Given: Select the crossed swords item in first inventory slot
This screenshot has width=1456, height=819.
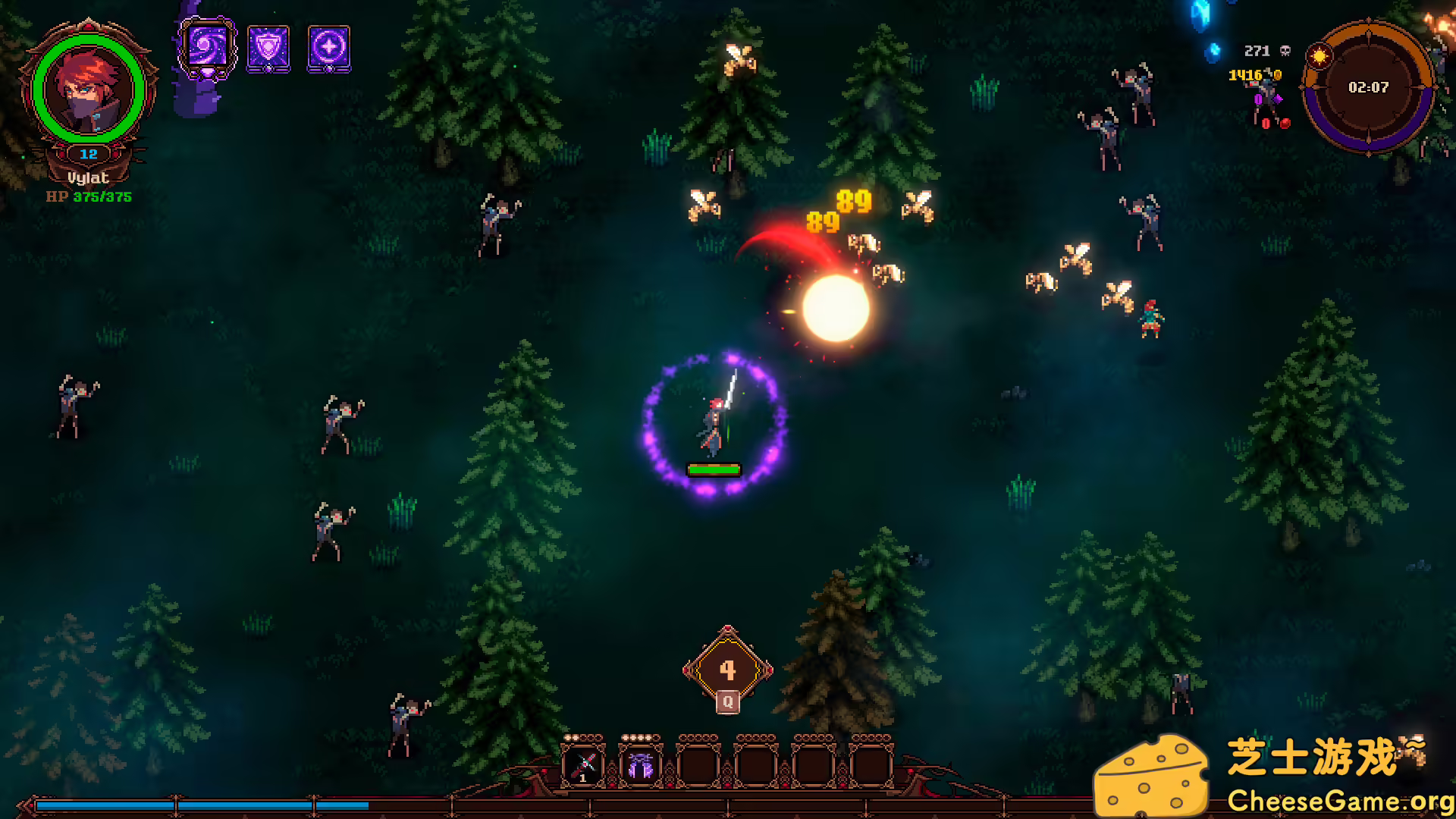Looking at the screenshot, I should [582, 764].
